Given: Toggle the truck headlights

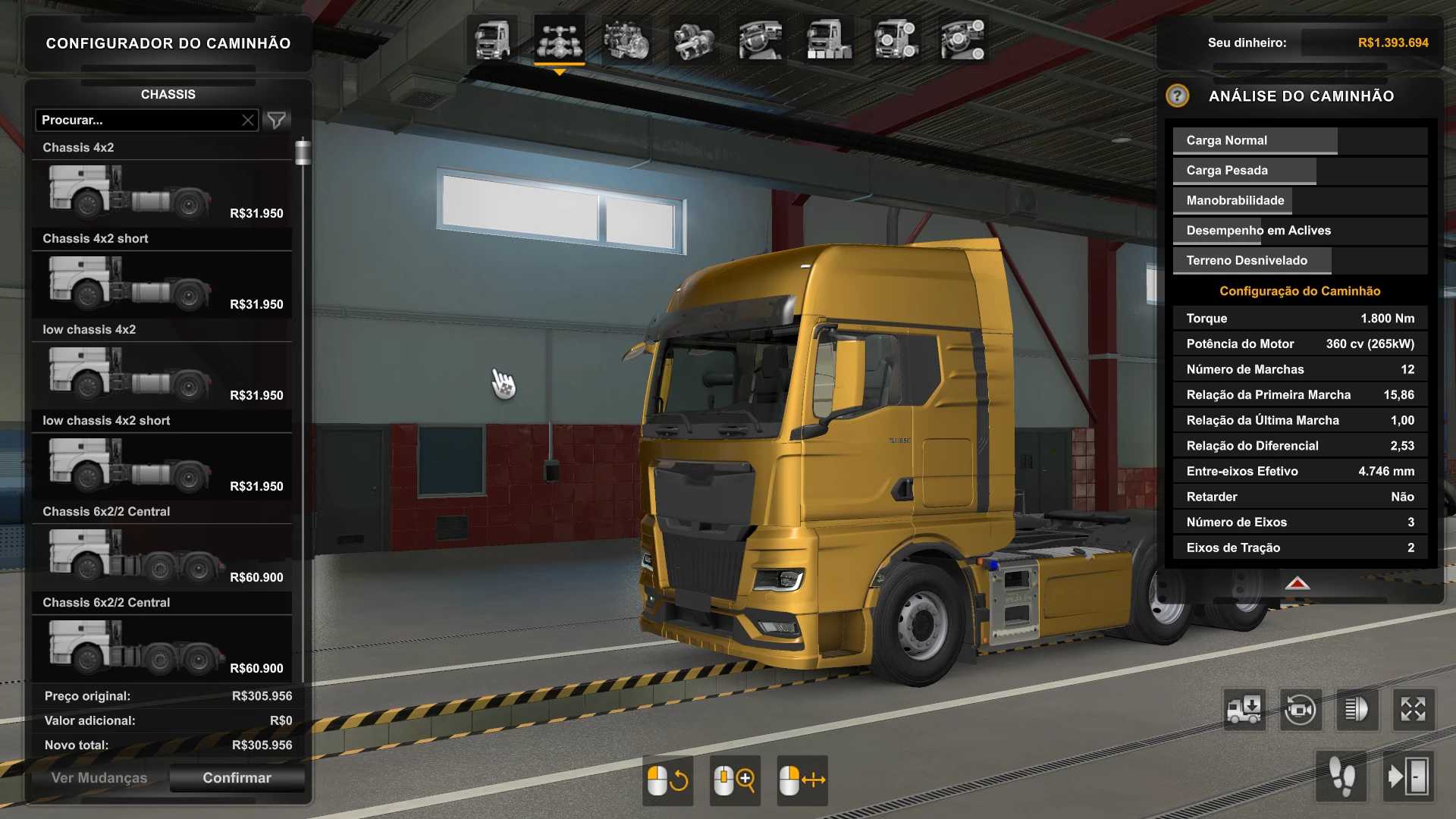Looking at the screenshot, I should pos(1357,710).
